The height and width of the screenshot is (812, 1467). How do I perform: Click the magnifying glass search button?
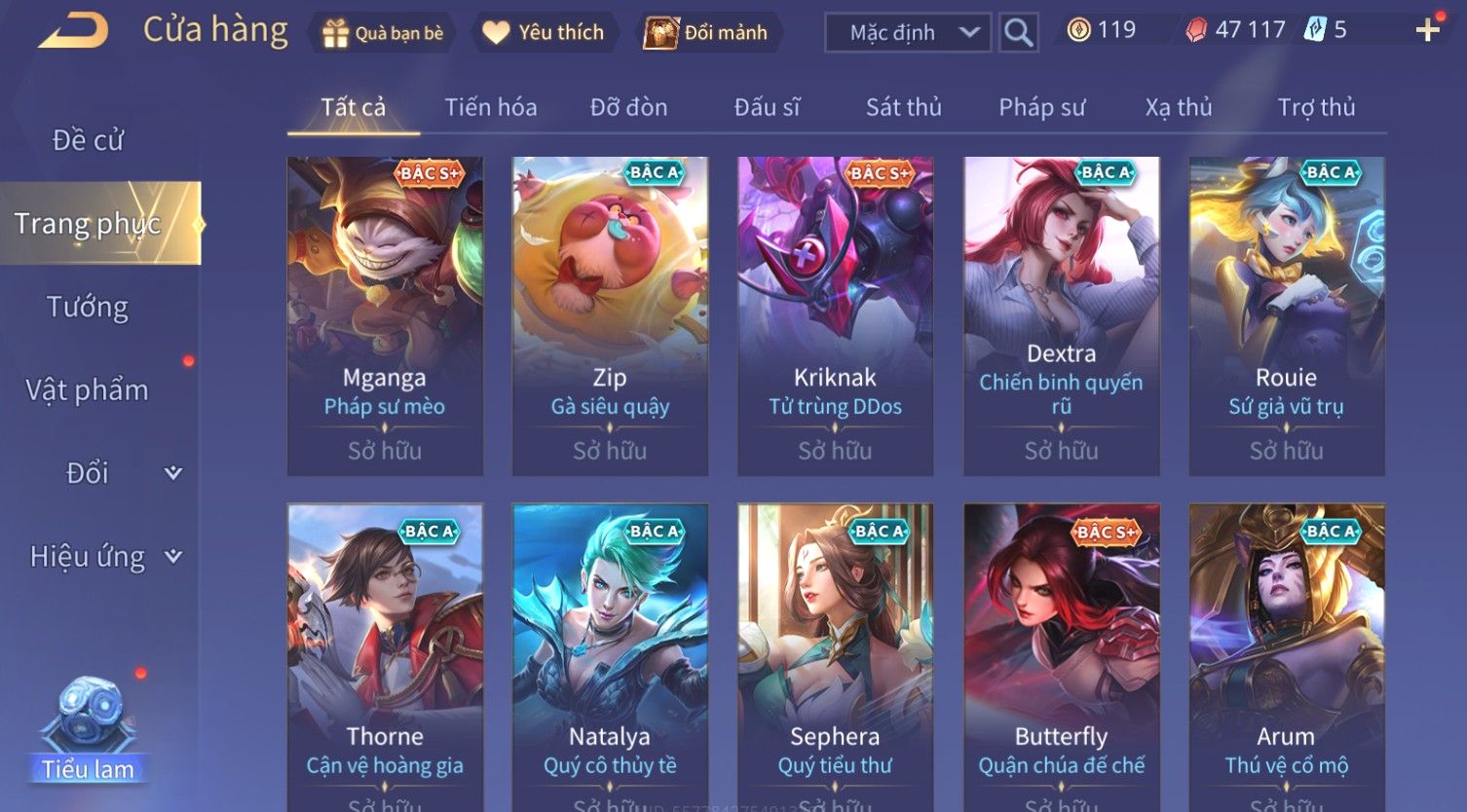pyautogui.click(x=1018, y=33)
